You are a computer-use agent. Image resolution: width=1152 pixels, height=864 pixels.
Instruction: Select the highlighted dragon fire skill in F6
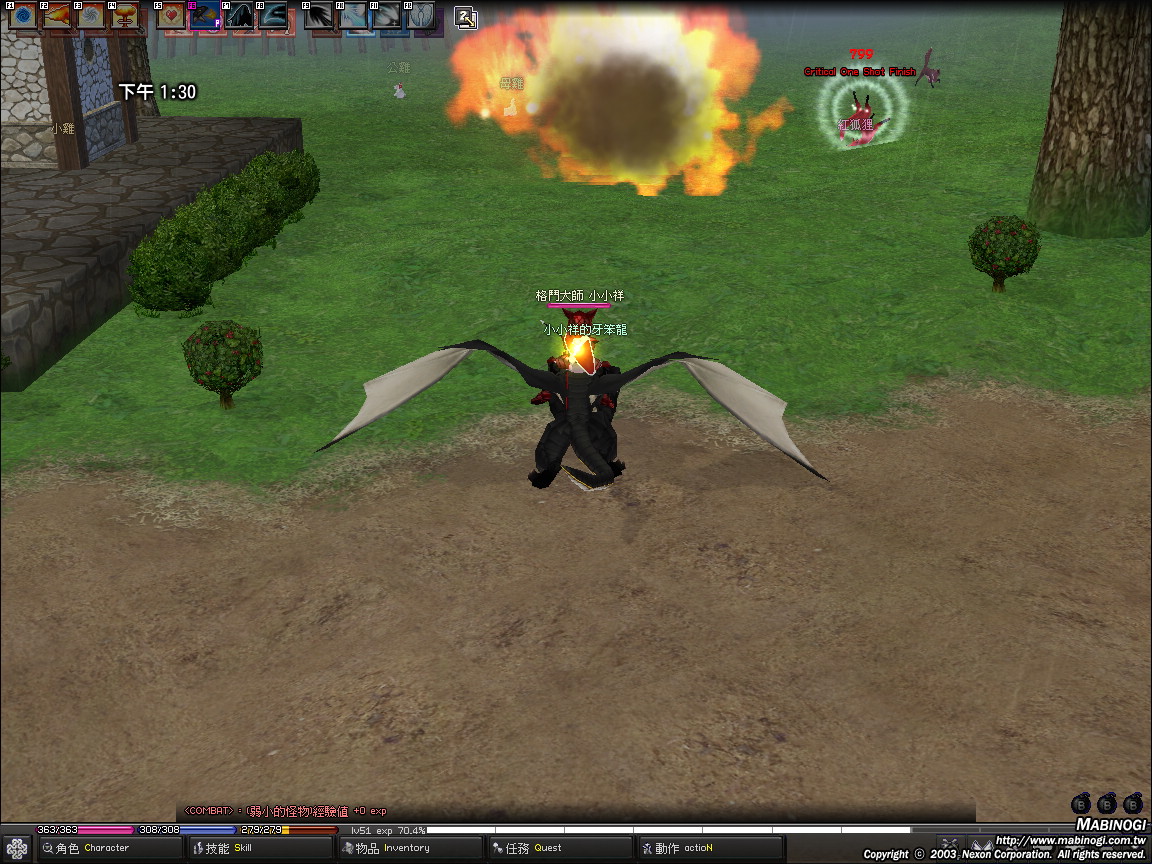(205, 16)
